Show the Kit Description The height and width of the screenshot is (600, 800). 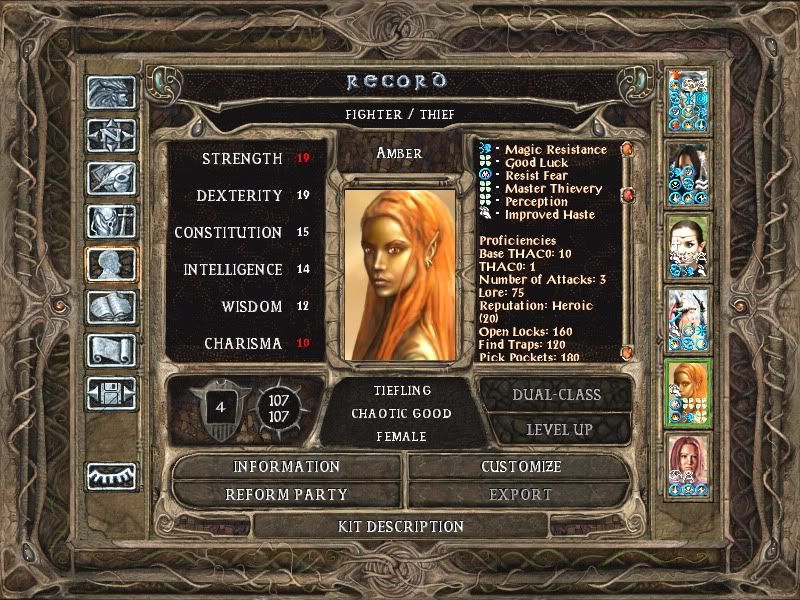400,526
